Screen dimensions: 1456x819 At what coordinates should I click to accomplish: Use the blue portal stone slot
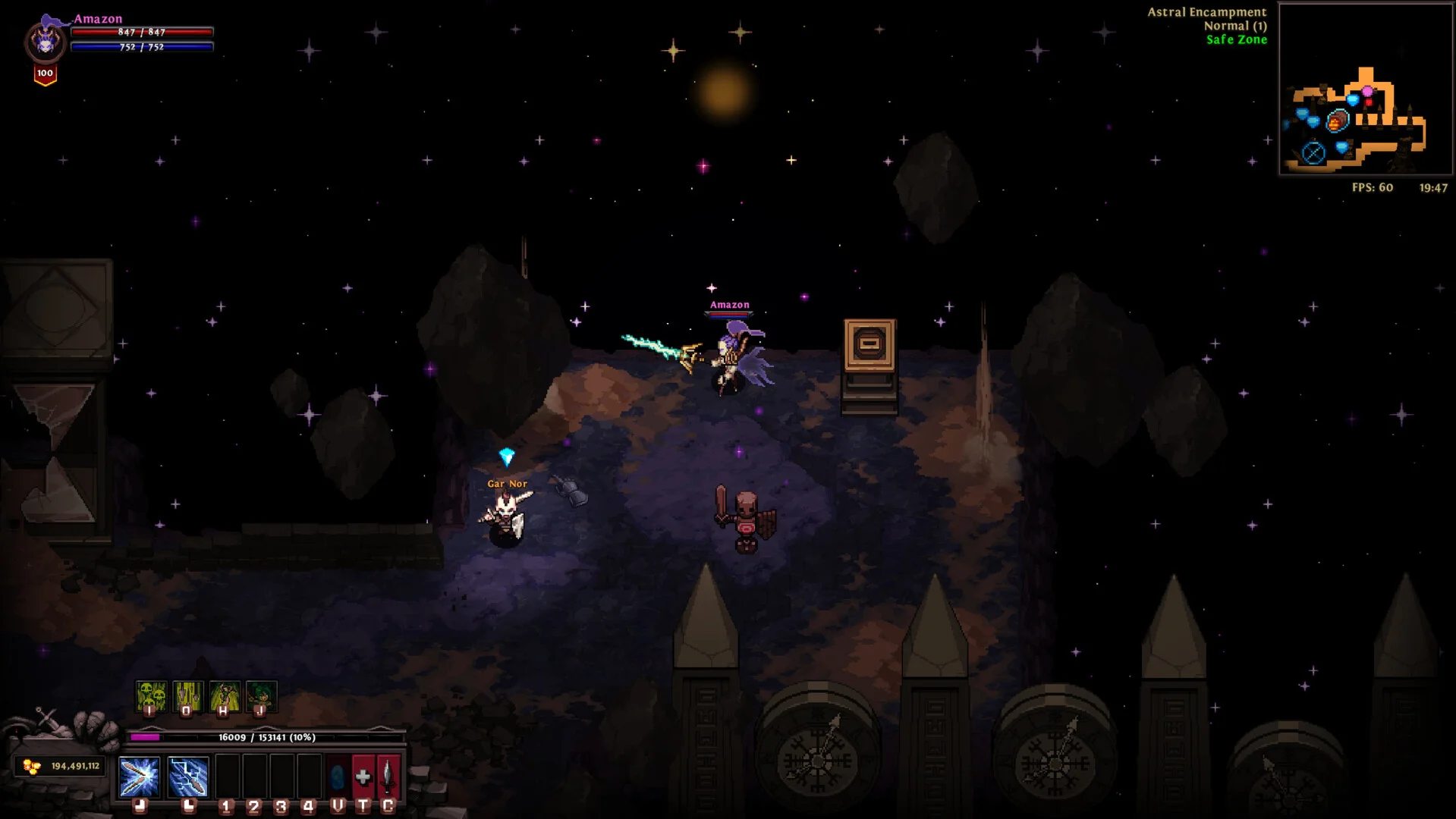point(338,777)
